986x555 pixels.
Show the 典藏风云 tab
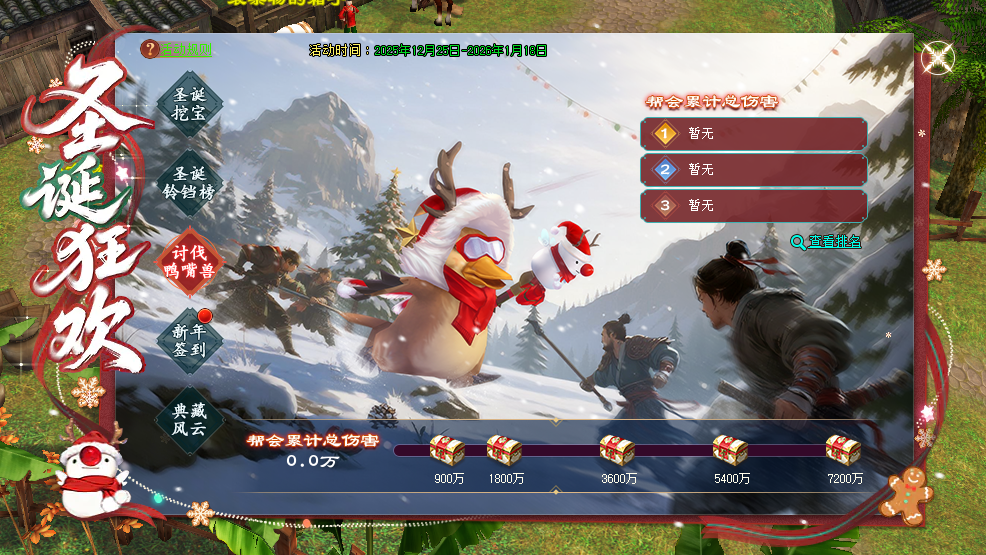point(189,419)
